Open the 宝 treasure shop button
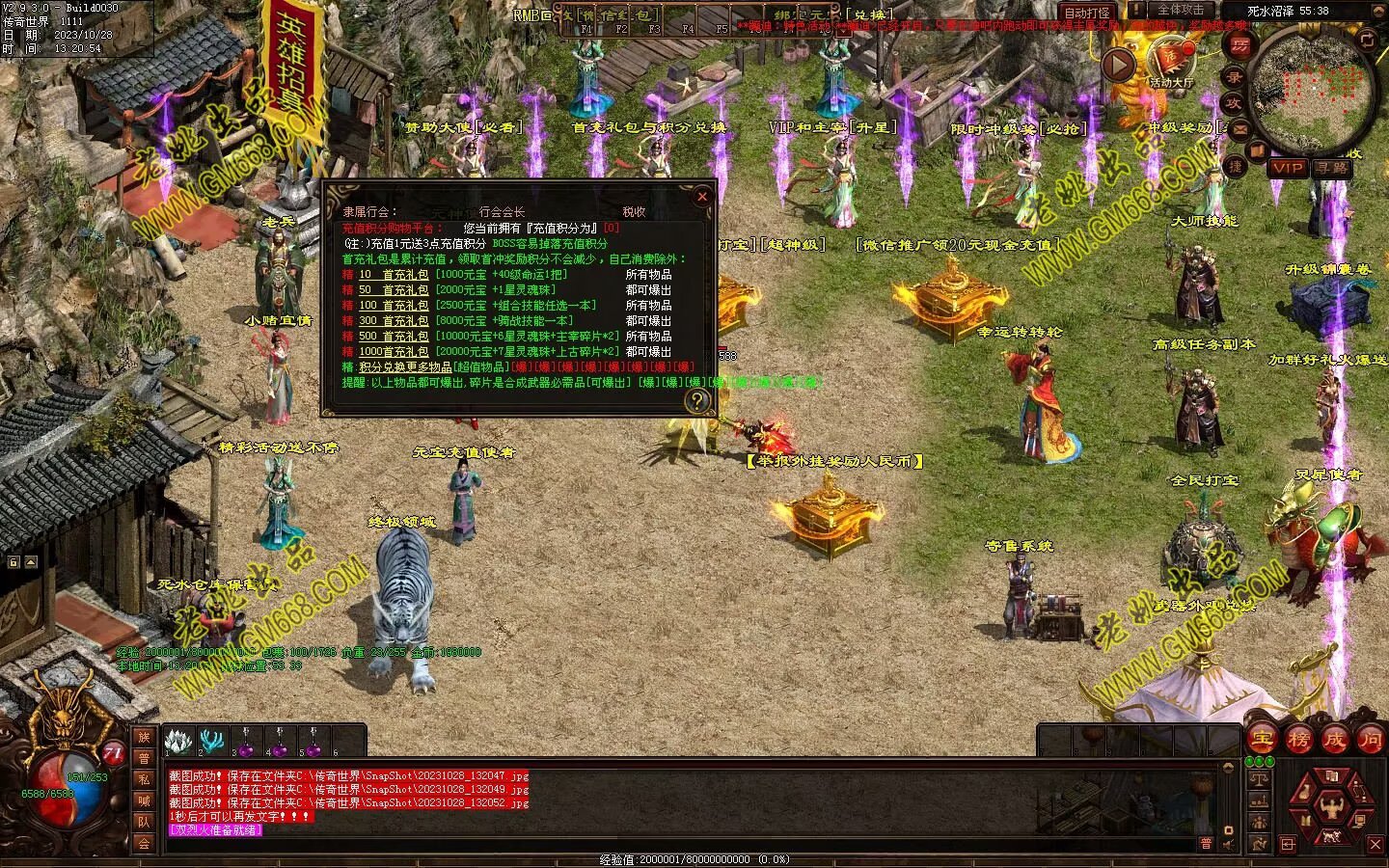This screenshot has width=1389, height=868. (1262, 740)
